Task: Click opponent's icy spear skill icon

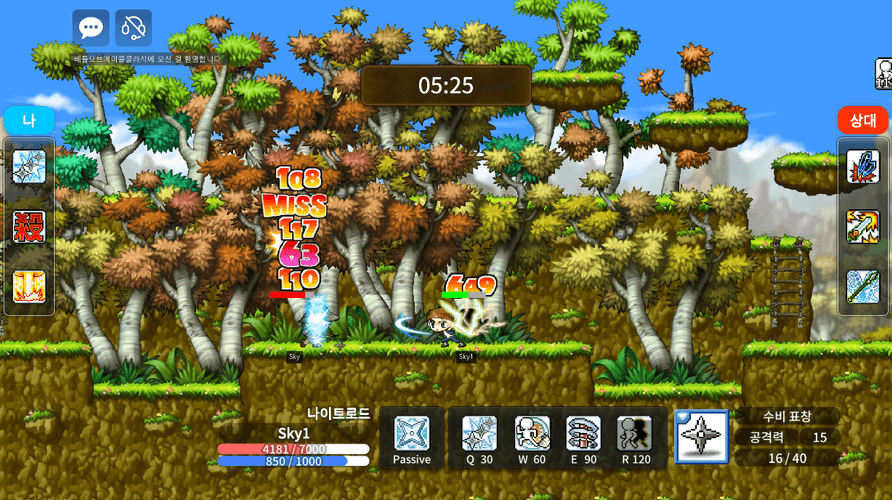Action: point(863,287)
